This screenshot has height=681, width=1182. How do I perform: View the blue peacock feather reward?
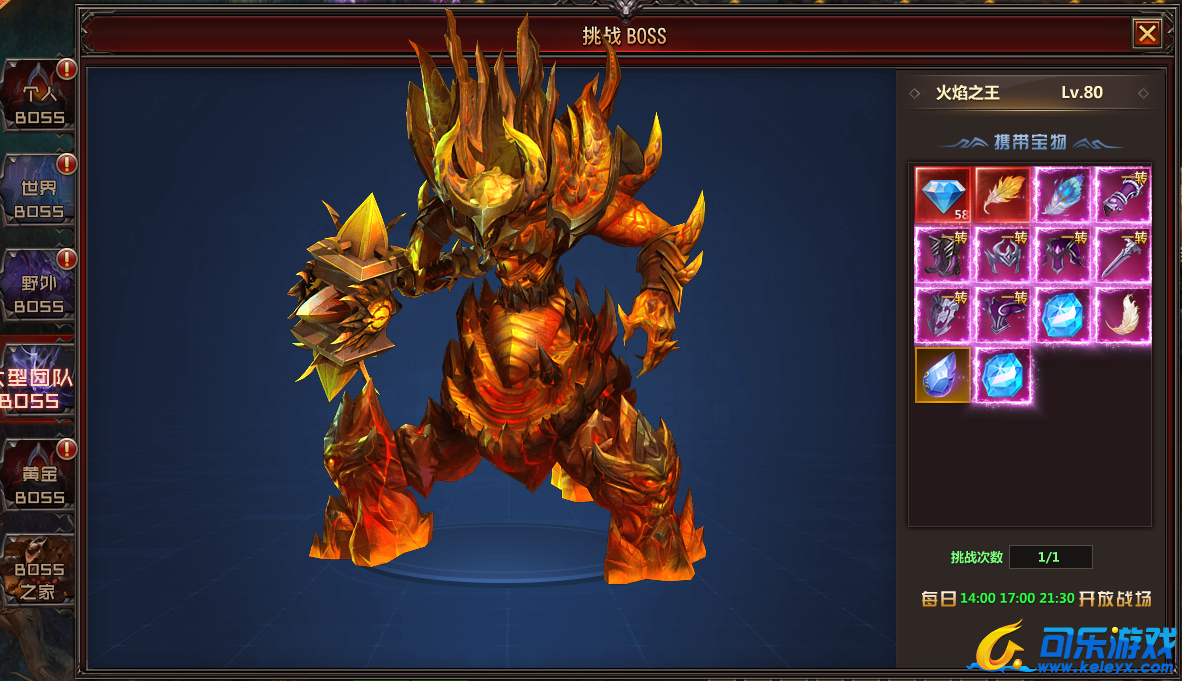tap(1063, 195)
